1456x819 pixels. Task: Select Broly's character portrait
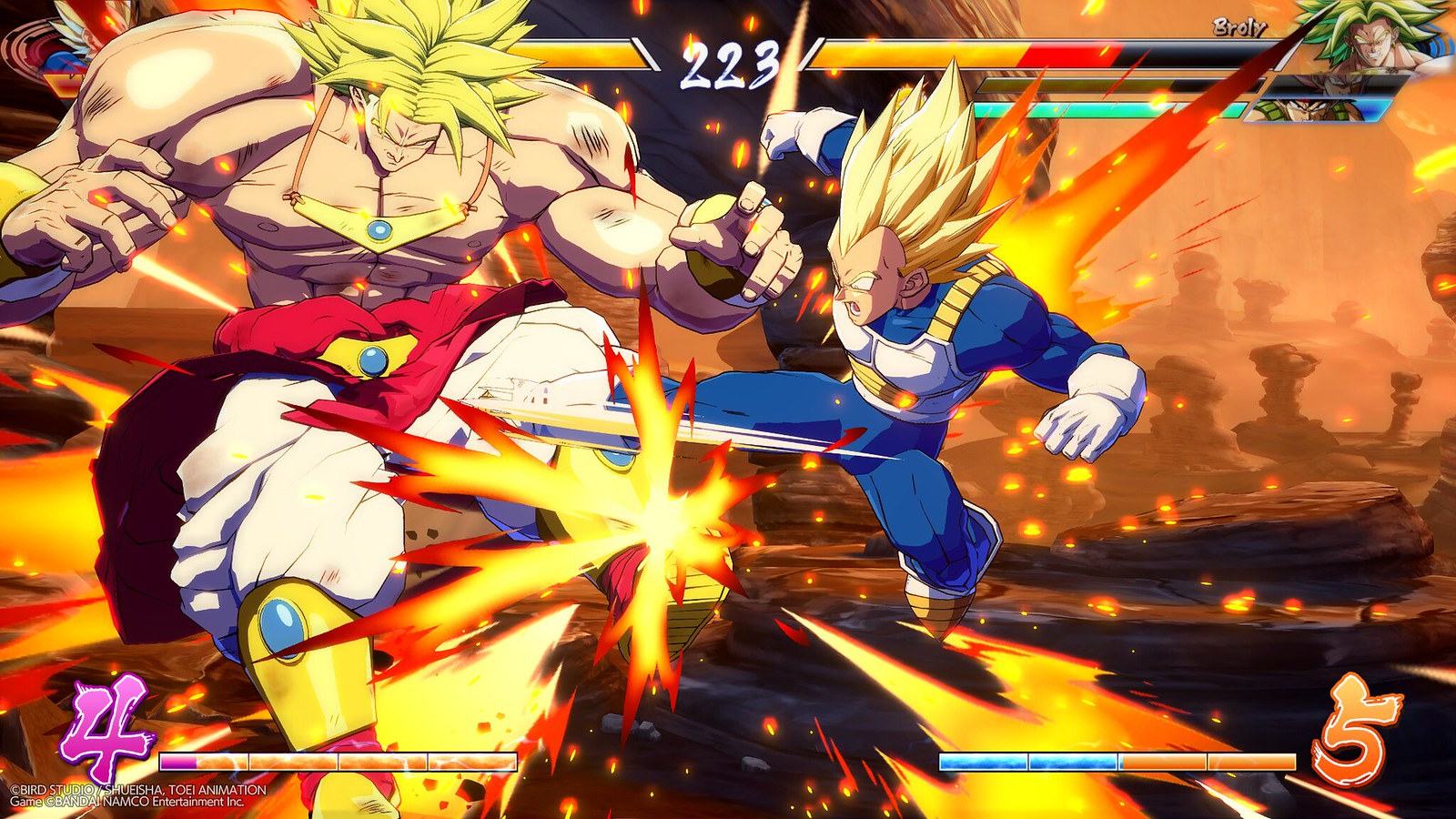point(1374,36)
